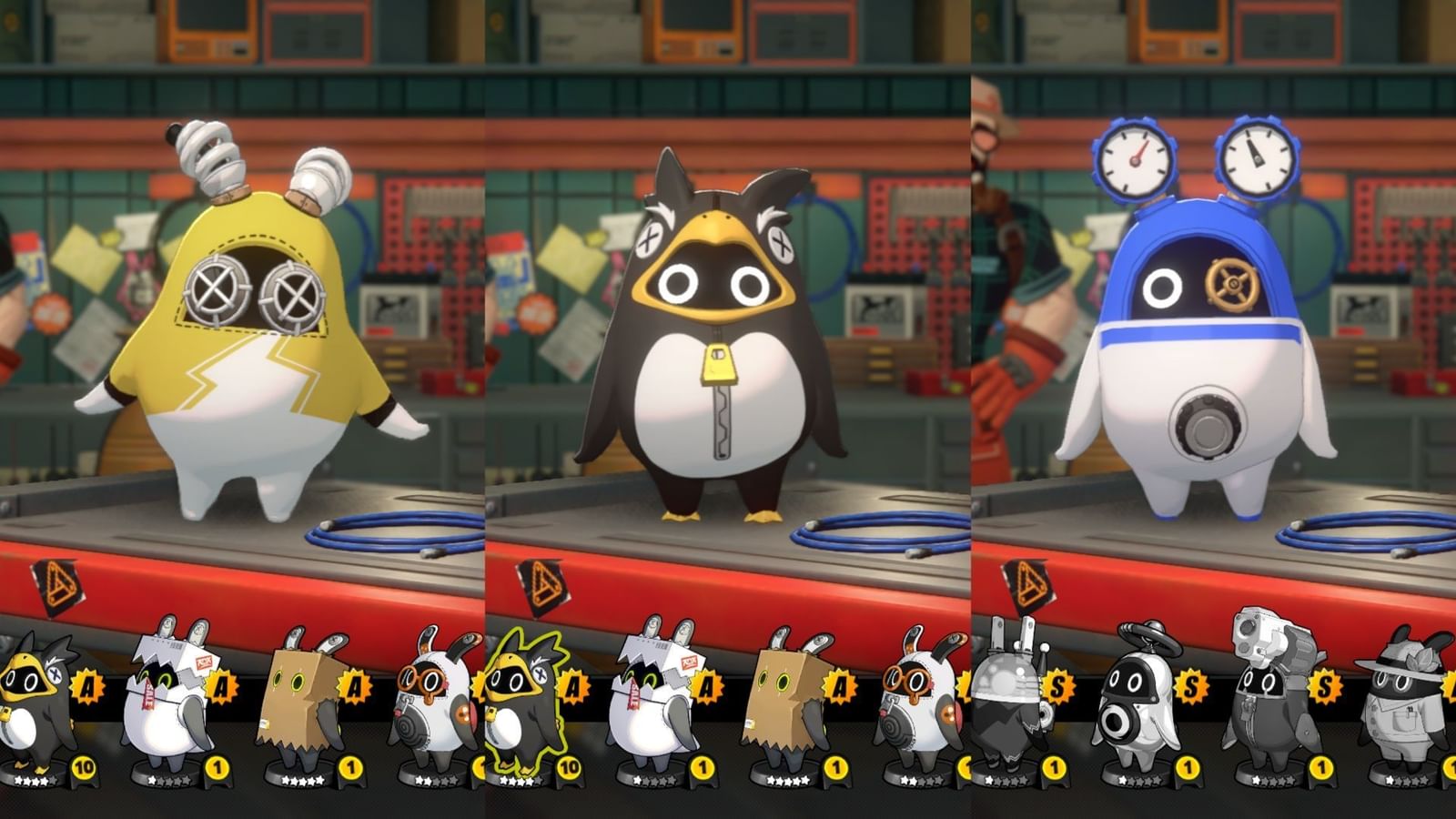Click the level 1 badge under the paper-bag Bangboo
This screenshot has width=1456, height=819.
349,767
